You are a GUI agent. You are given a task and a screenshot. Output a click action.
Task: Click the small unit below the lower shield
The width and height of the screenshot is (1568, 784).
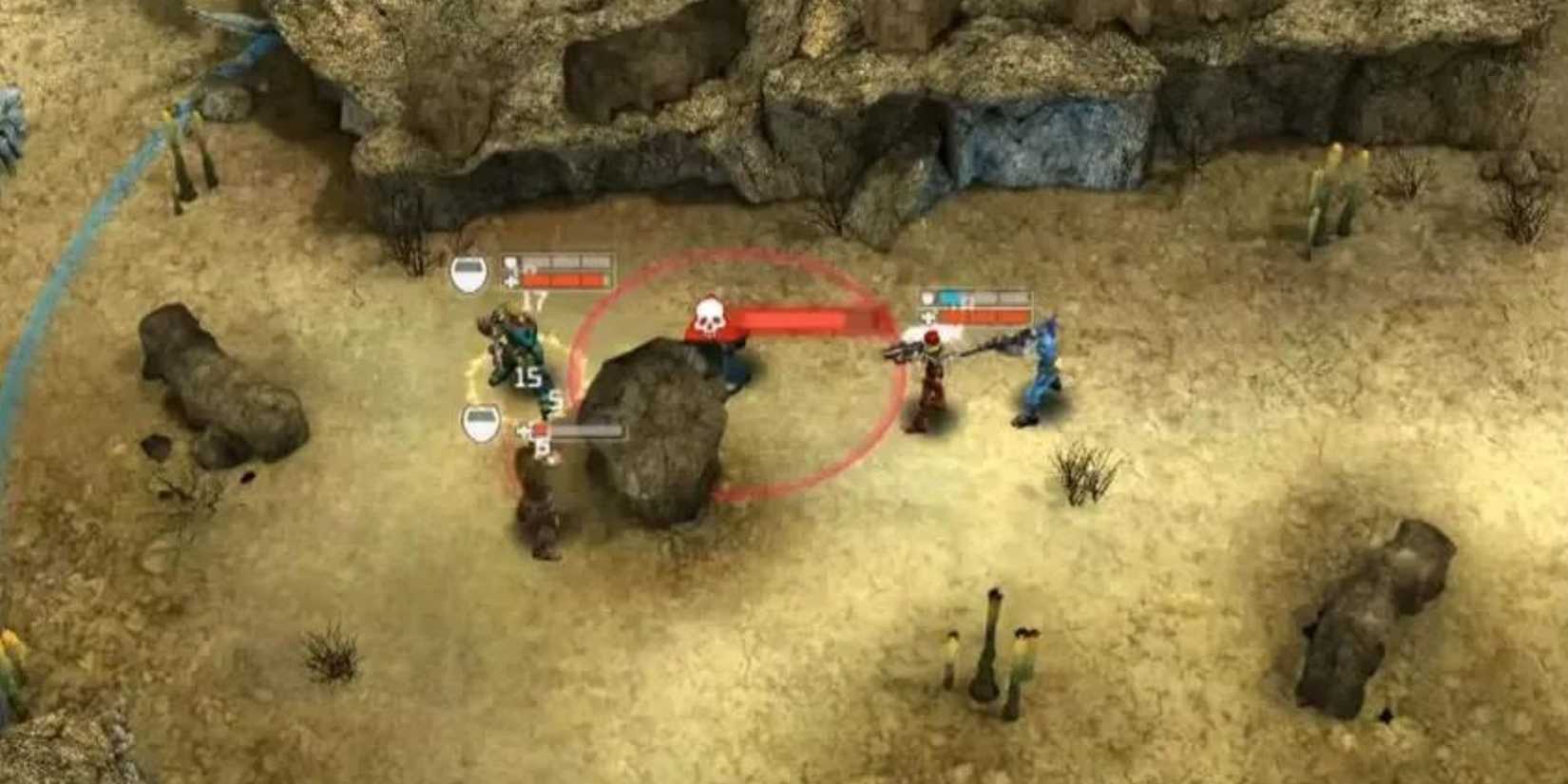click(542, 513)
